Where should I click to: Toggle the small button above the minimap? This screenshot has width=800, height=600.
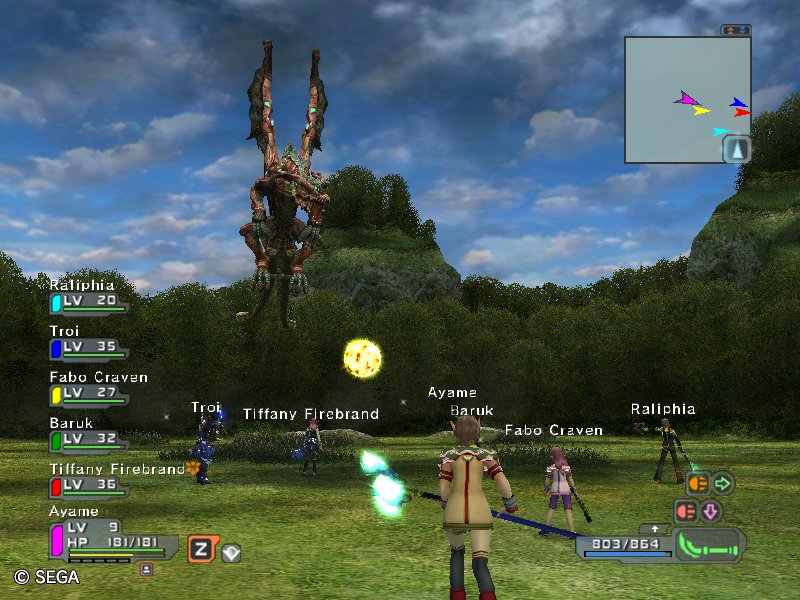(735, 31)
